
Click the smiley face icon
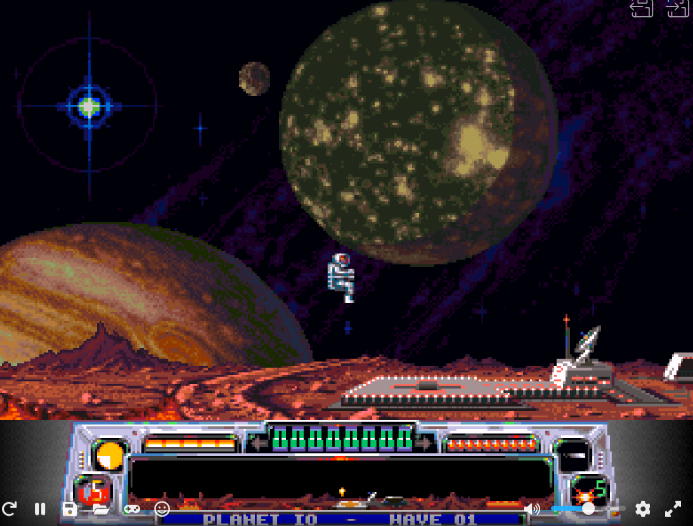[162, 509]
